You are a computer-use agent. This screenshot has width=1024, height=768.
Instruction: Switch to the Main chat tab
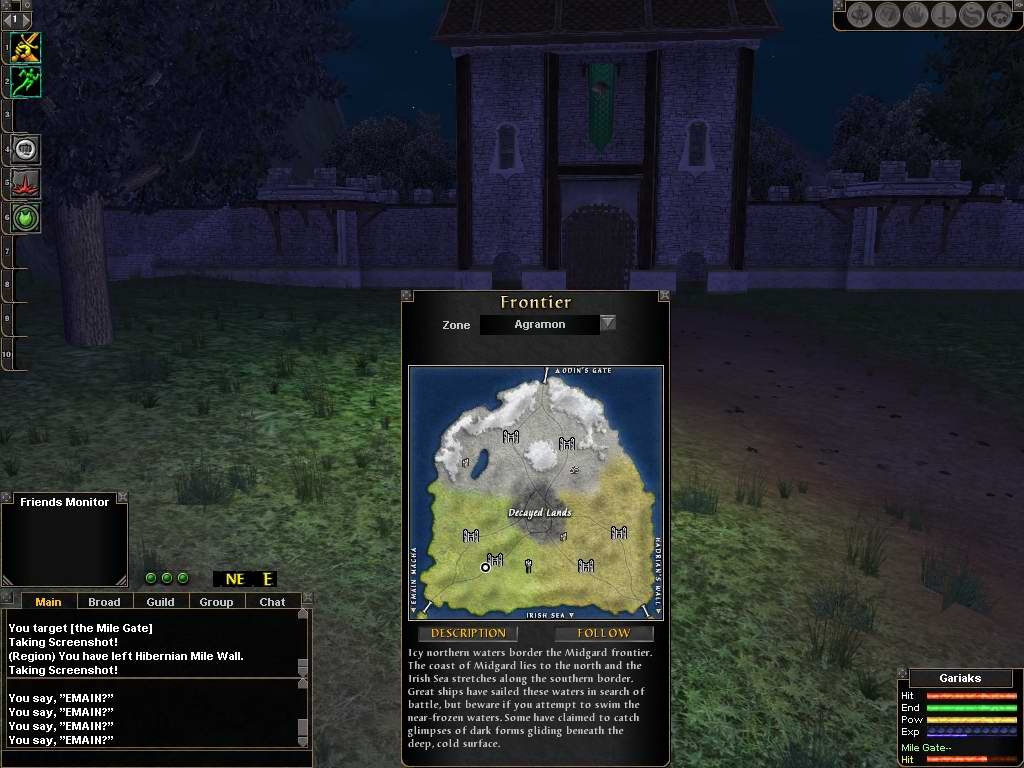pos(48,602)
